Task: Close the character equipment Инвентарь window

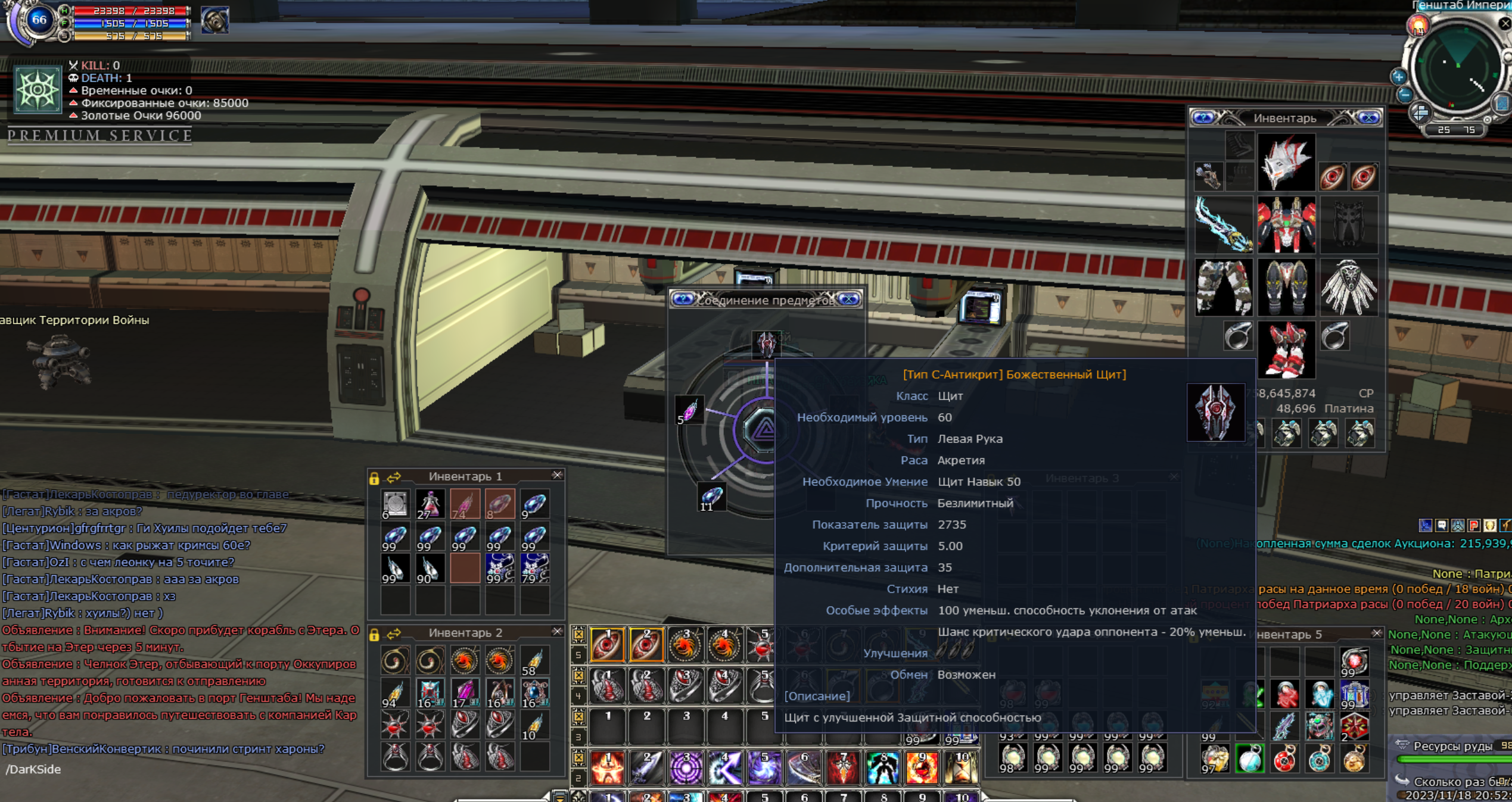Action: [x=1368, y=118]
